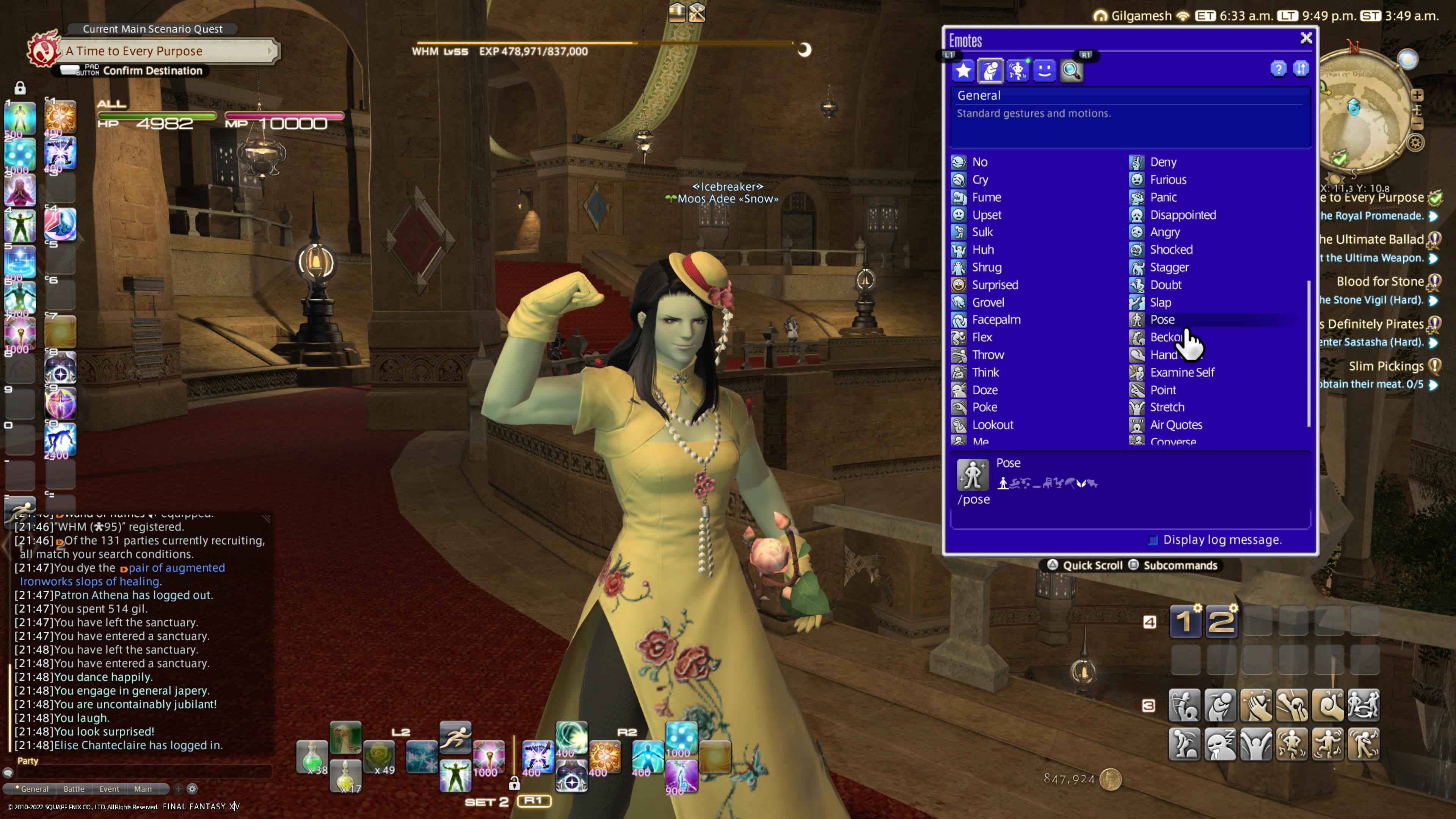This screenshot has height=819, width=1456.
Task: Activate hotbar macro number 1
Action: pyautogui.click(x=1185, y=622)
